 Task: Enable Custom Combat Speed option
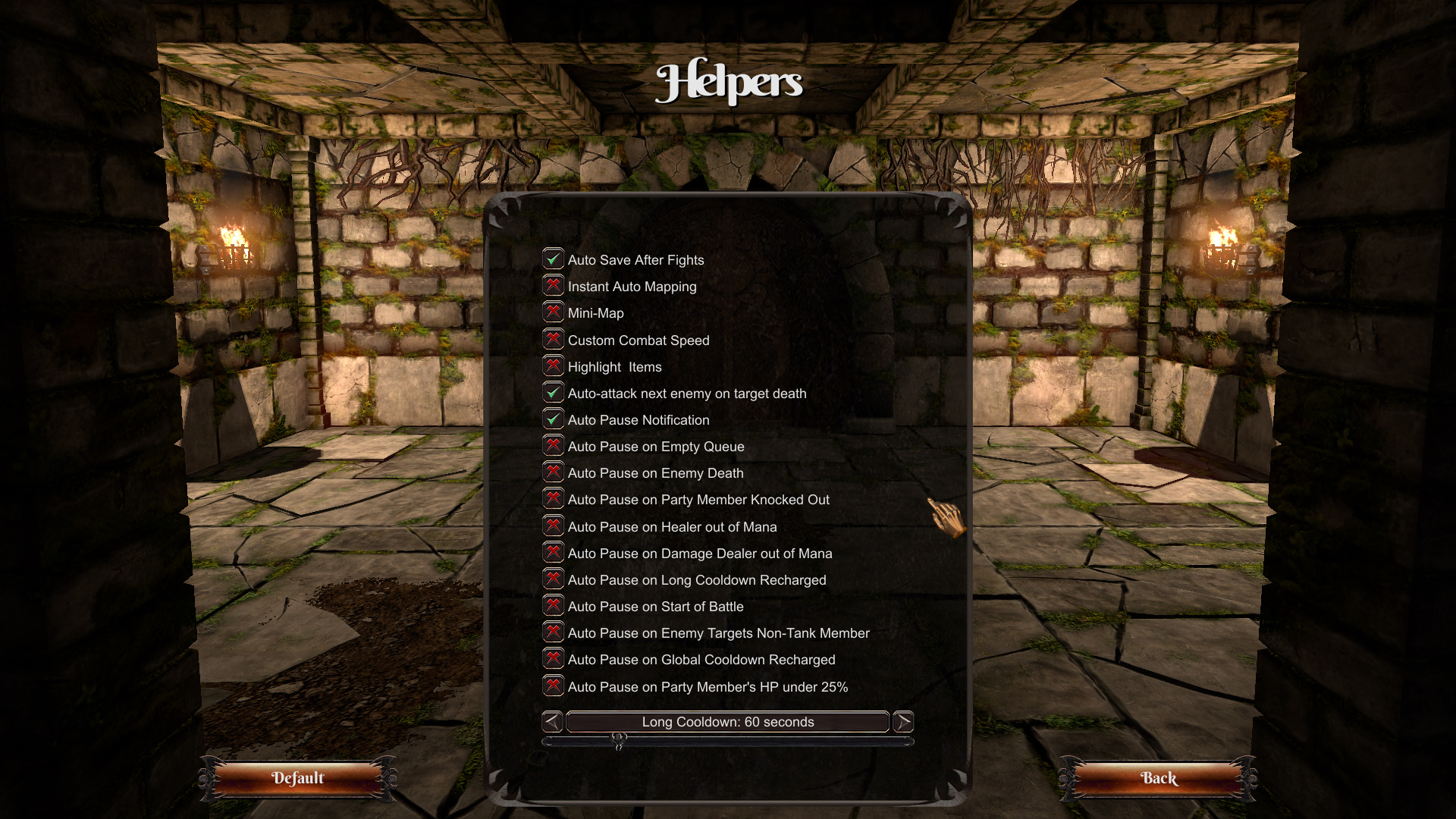click(x=554, y=340)
